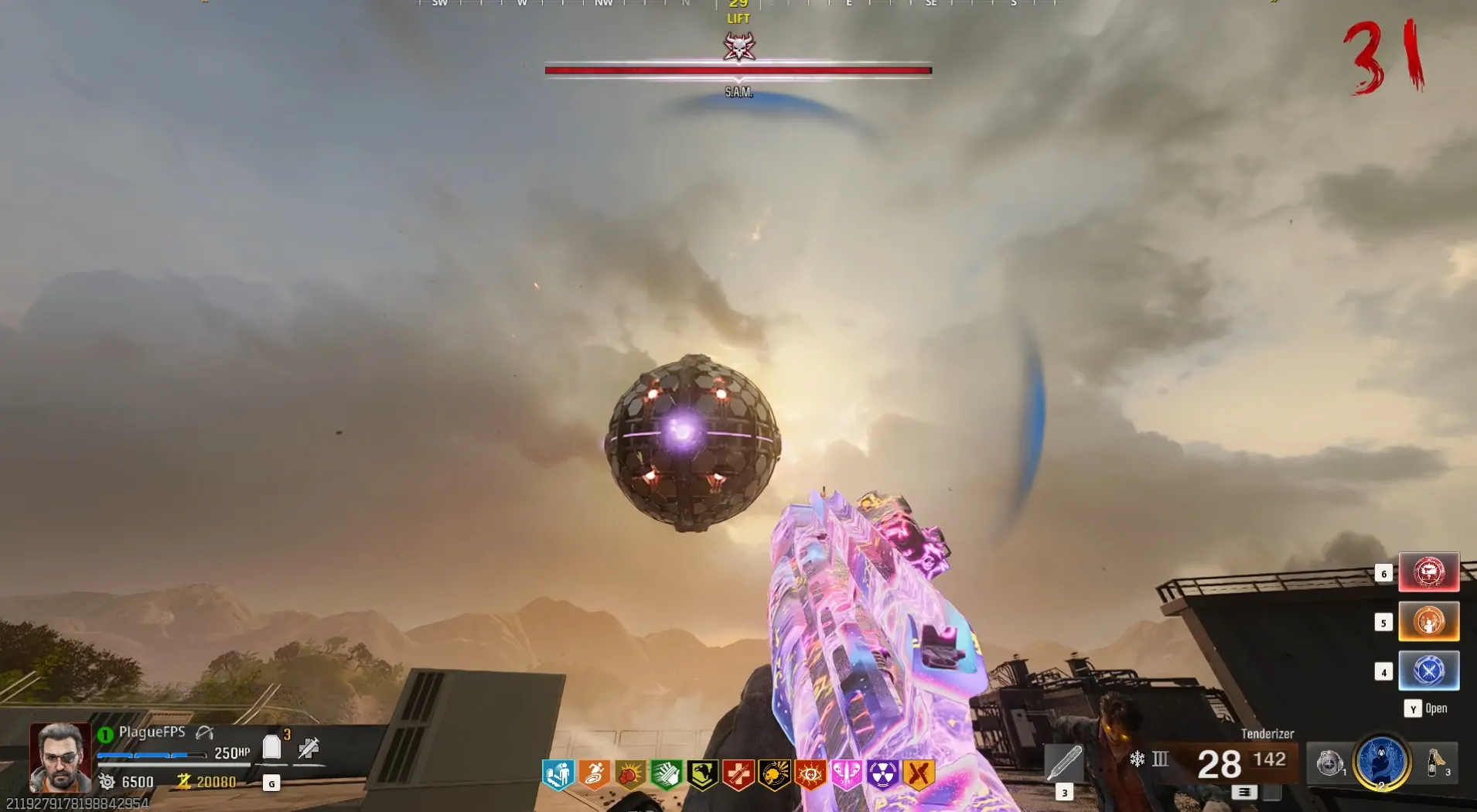This screenshot has height=812, width=1477.
Task: Trigger the blue hooded figure field upgrade
Action: pyautogui.click(x=1381, y=761)
